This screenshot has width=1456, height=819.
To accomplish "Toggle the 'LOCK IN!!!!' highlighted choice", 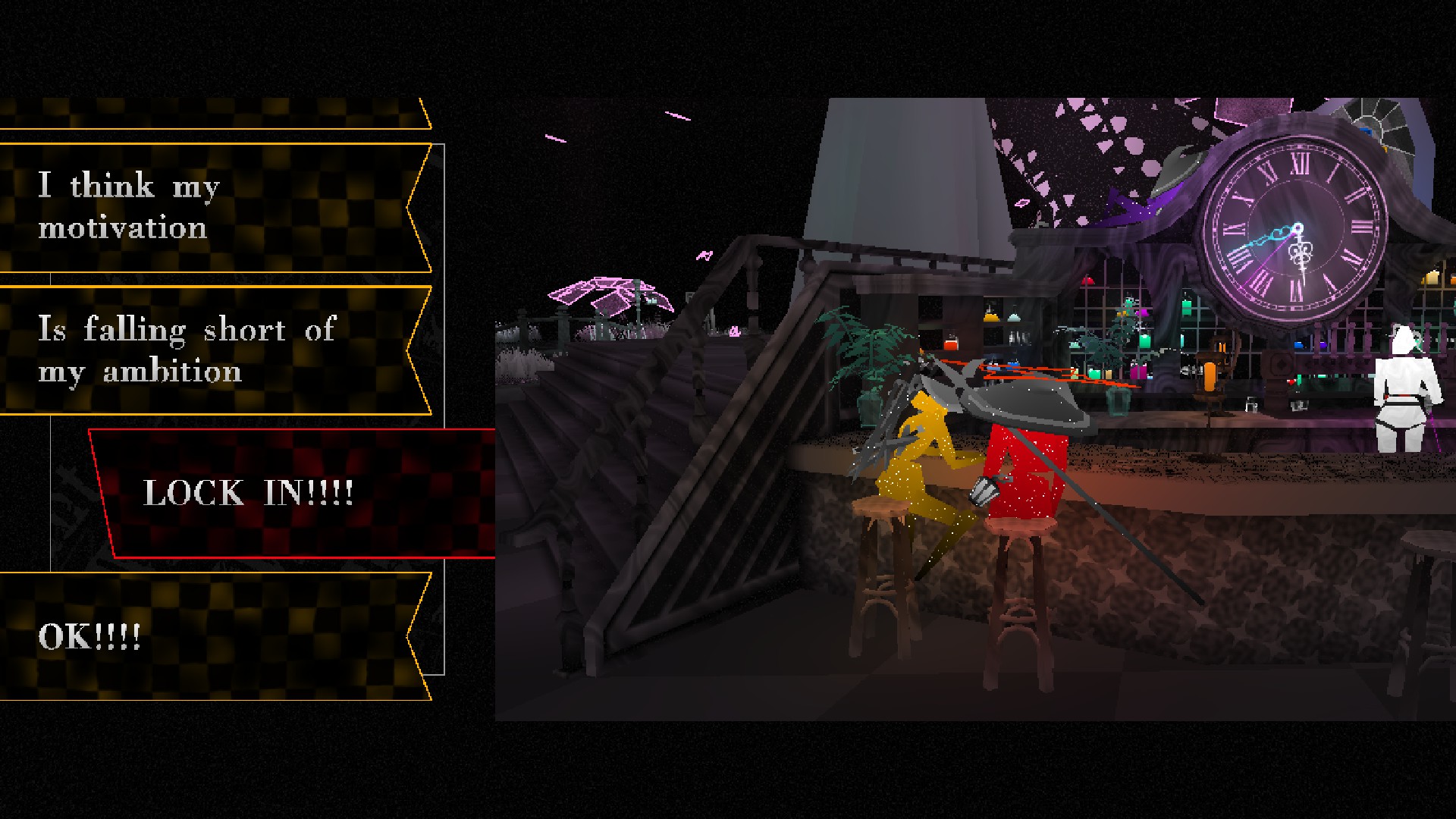I will (250, 493).
